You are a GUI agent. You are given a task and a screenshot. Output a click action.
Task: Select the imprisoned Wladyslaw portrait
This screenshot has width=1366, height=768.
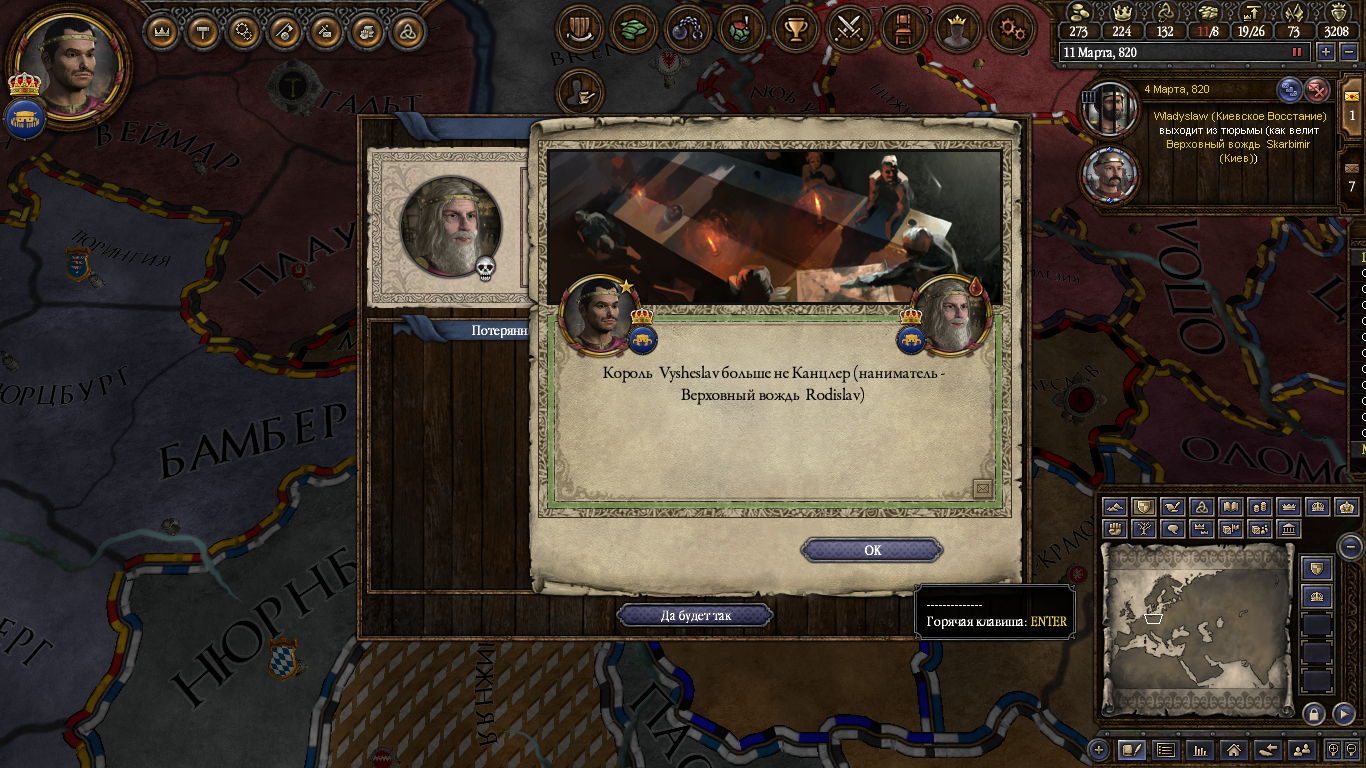tap(1110, 111)
